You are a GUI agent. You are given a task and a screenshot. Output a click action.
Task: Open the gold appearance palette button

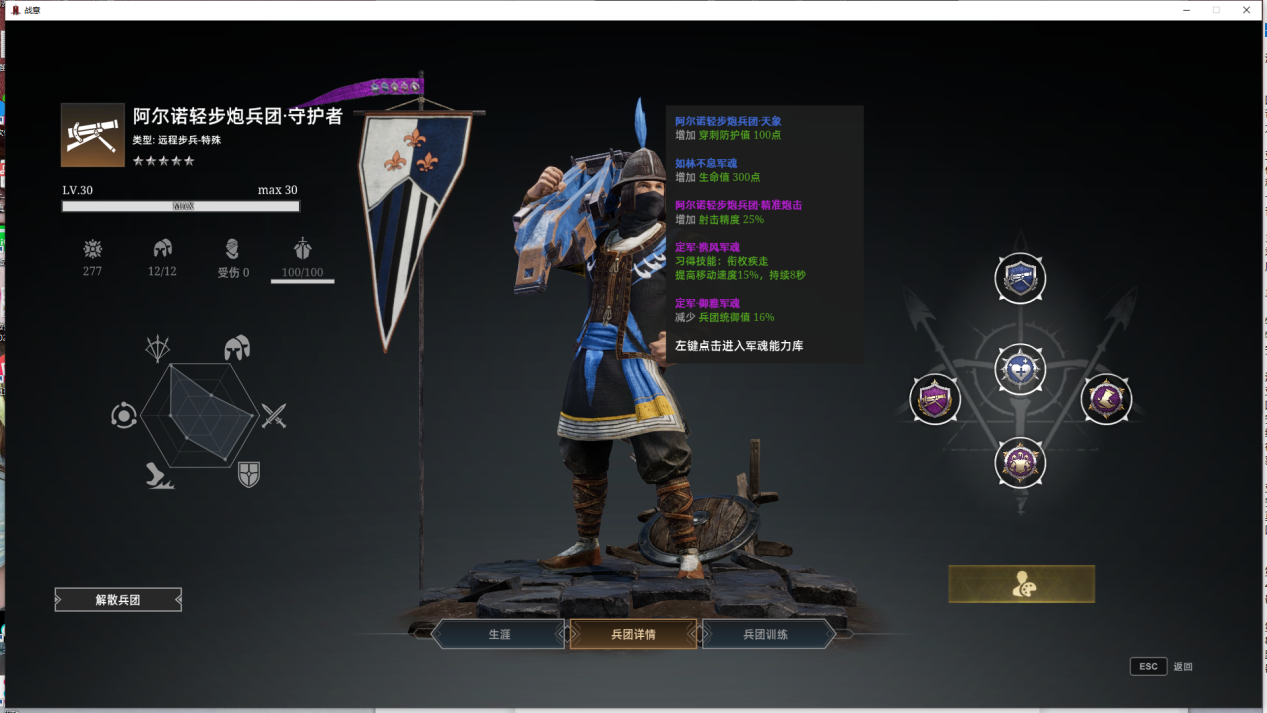click(1021, 584)
